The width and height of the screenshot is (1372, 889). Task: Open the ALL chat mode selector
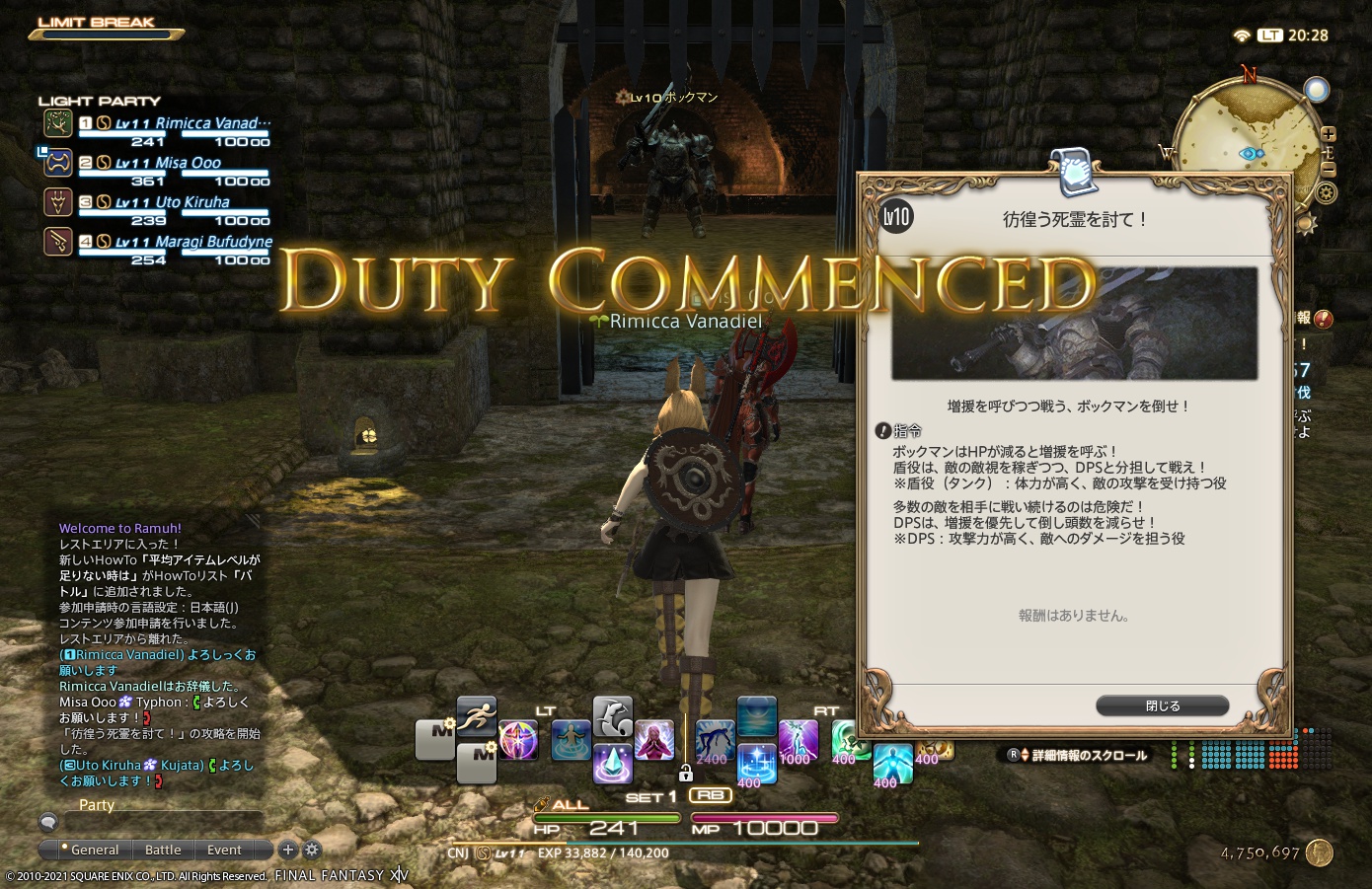click(570, 803)
